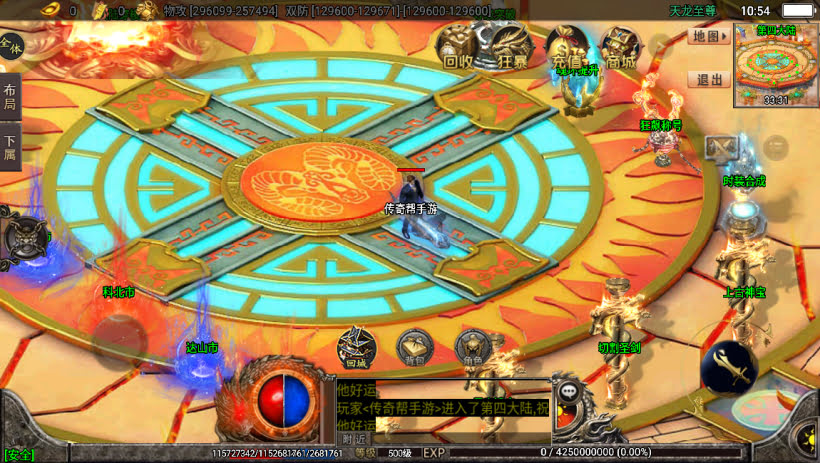This screenshot has width=820, height=463.
Task: Open the 角色 character sheet
Action: click(471, 347)
